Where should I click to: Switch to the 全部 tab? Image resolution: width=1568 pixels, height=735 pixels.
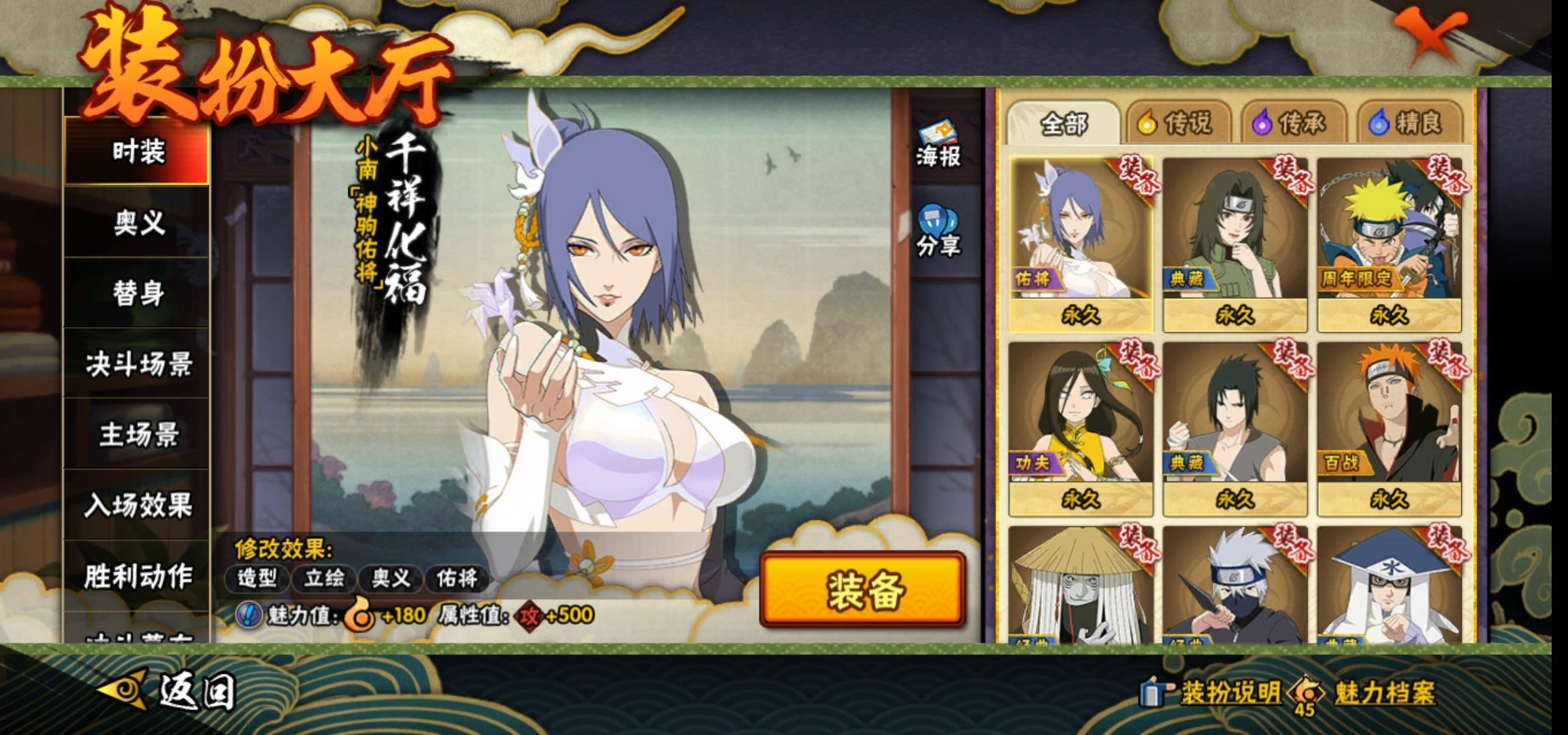(x=1063, y=124)
